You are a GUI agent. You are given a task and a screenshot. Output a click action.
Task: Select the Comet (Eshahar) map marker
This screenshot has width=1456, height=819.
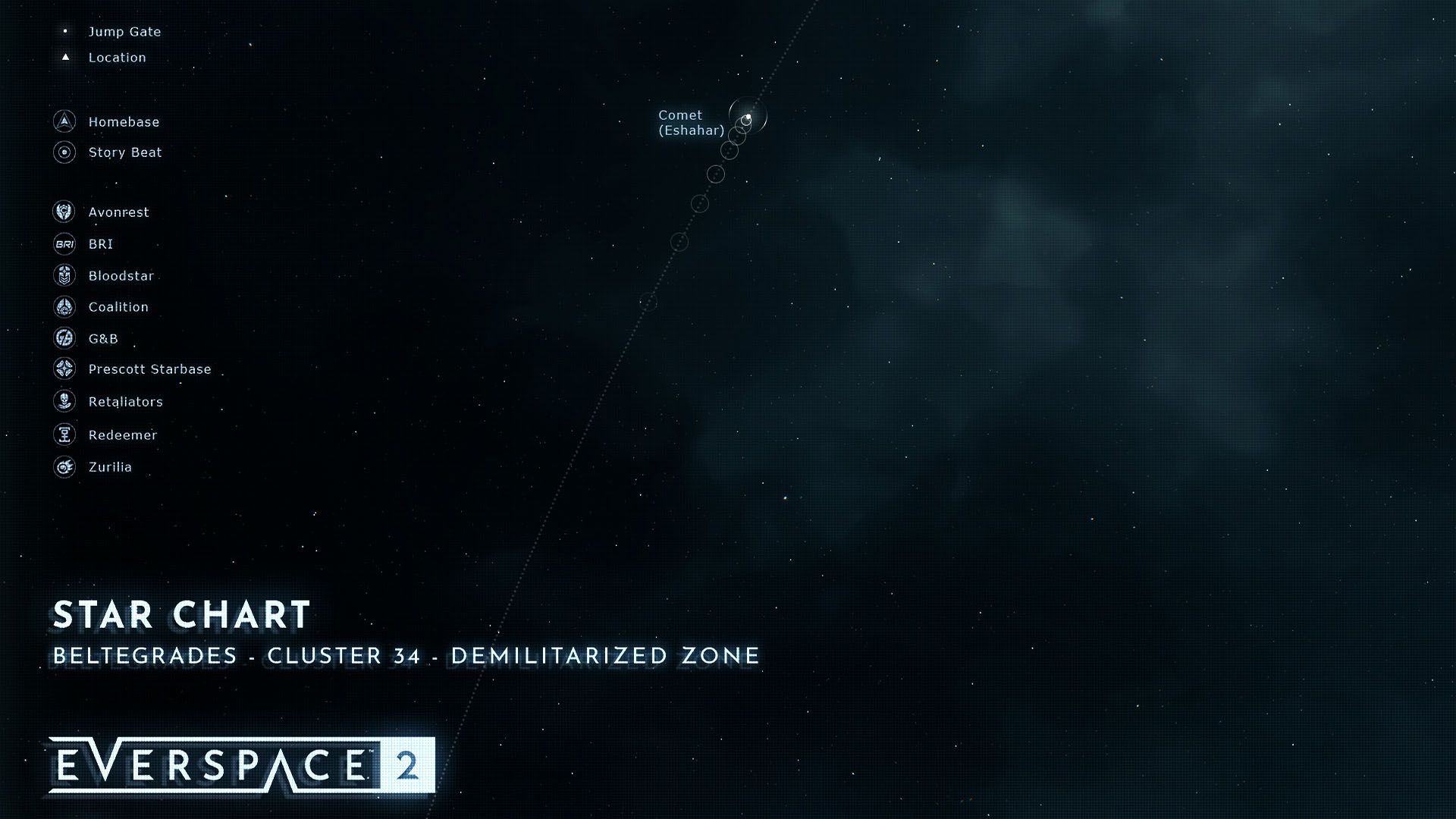[747, 118]
